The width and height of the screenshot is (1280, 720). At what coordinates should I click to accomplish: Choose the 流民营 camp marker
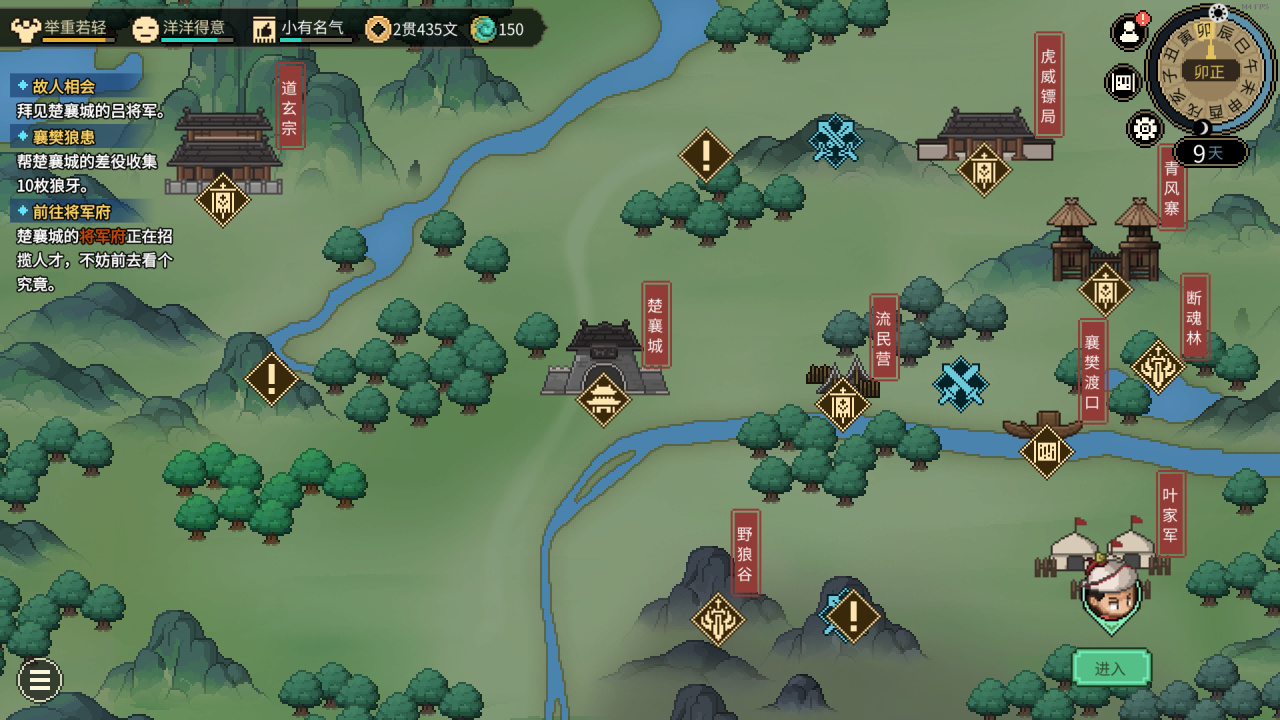[x=843, y=404]
